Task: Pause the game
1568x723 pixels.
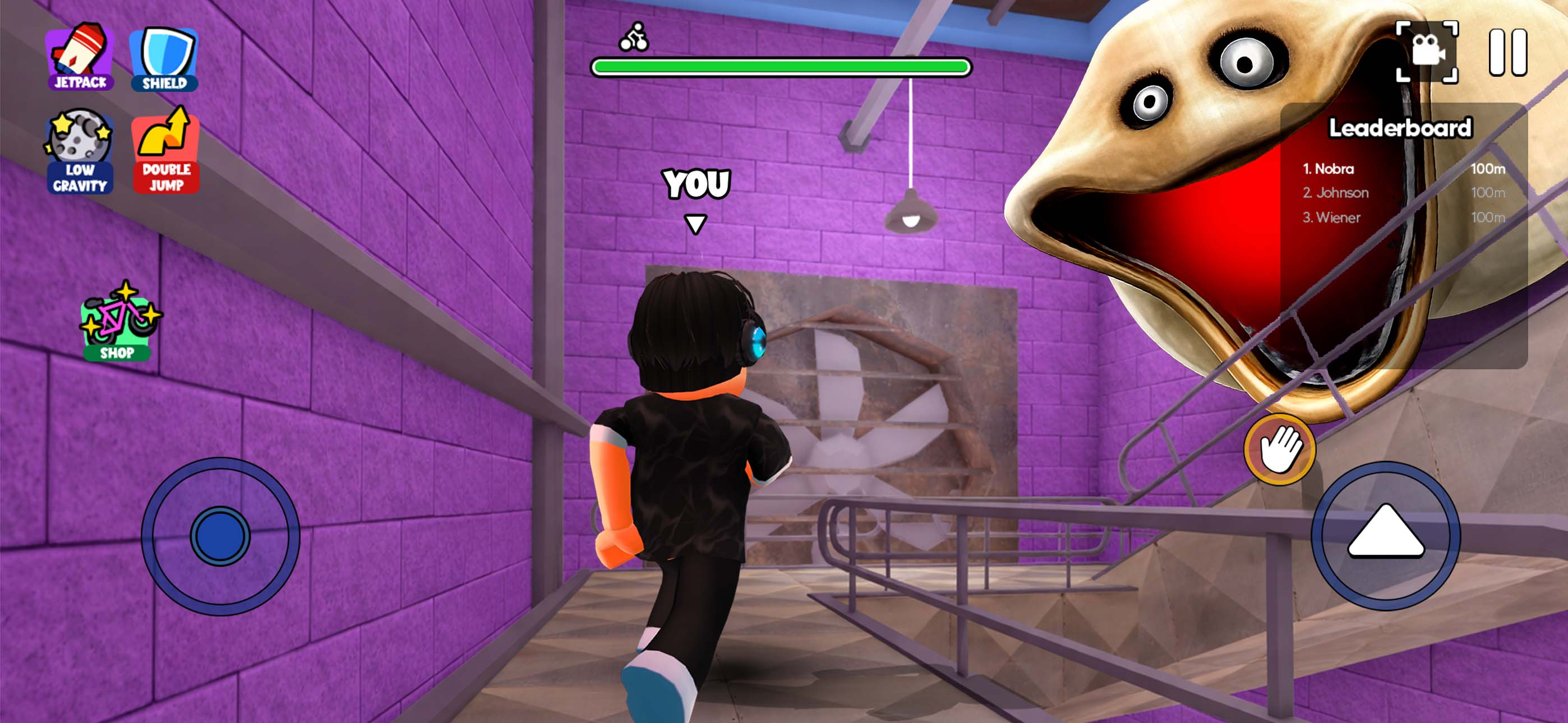Action: pyautogui.click(x=1508, y=53)
